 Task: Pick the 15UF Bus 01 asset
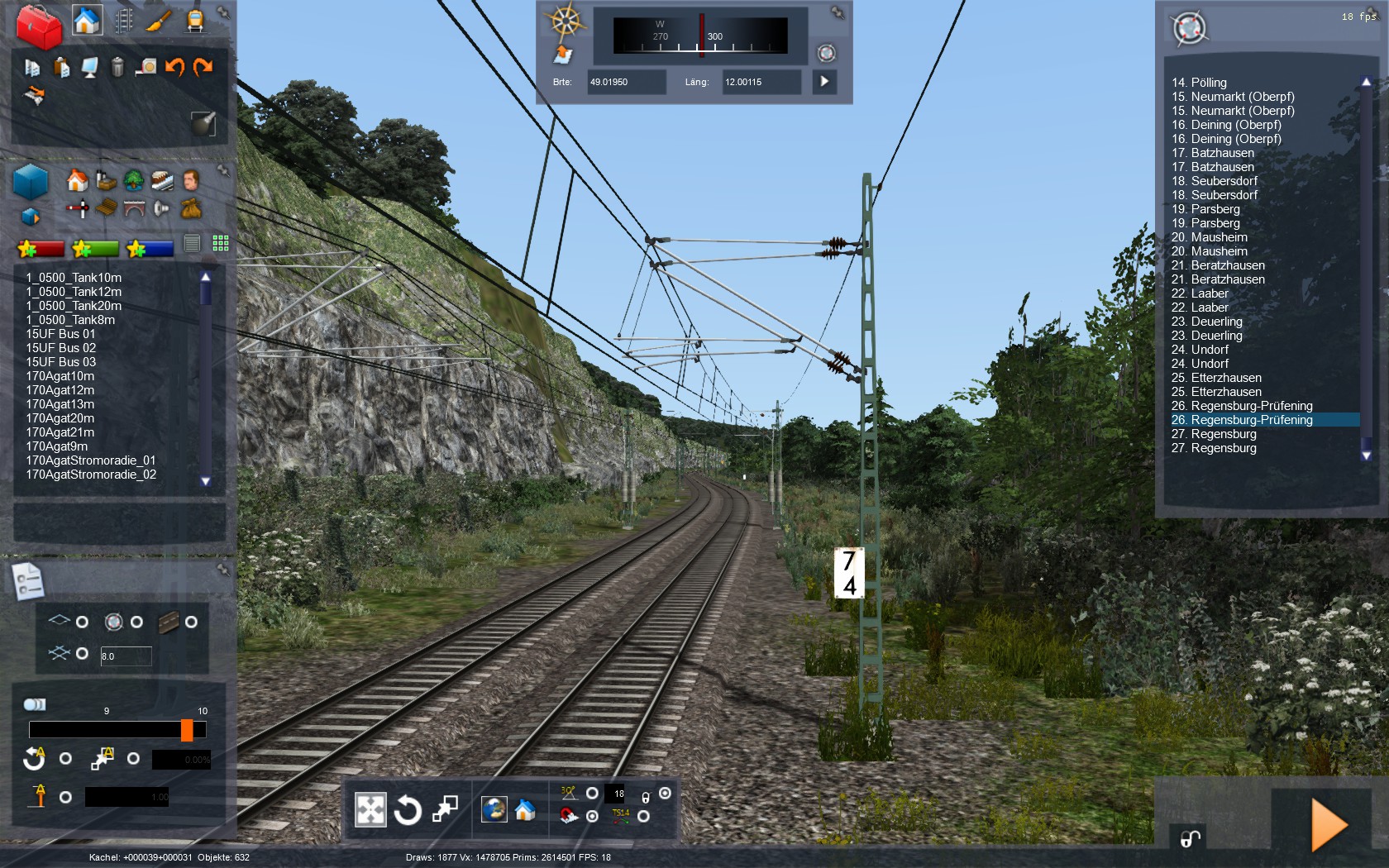coord(60,334)
